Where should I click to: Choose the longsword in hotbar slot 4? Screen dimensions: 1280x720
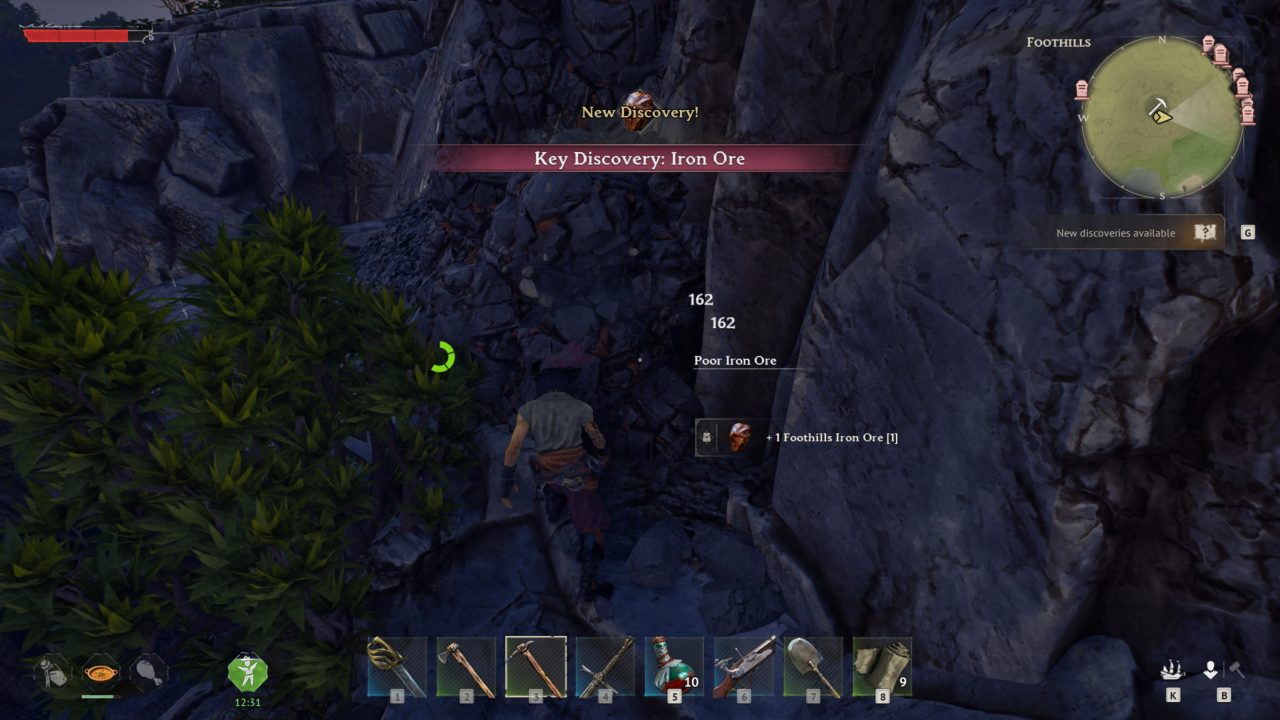[605, 666]
